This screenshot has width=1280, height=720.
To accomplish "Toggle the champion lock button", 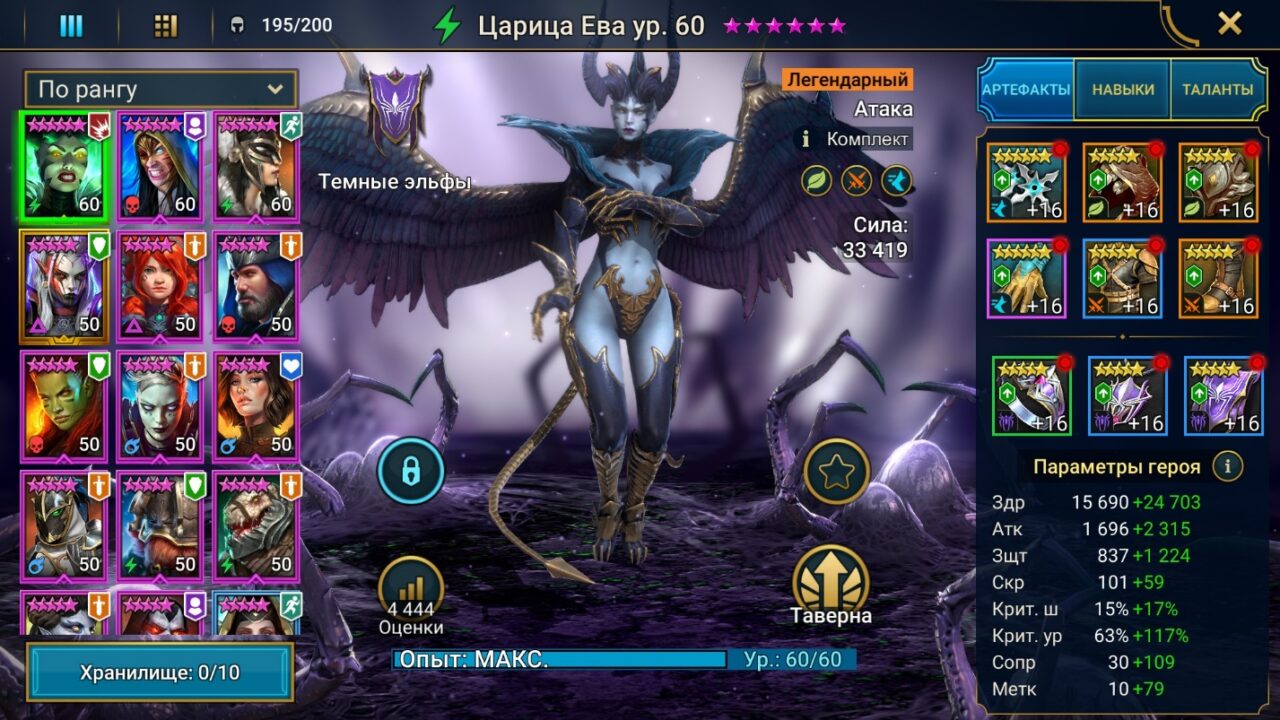I will click(x=410, y=470).
